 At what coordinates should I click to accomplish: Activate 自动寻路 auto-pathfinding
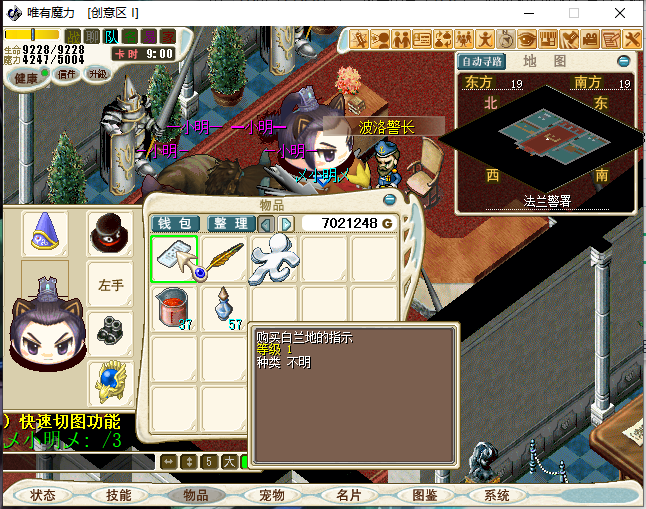click(482, 61)
